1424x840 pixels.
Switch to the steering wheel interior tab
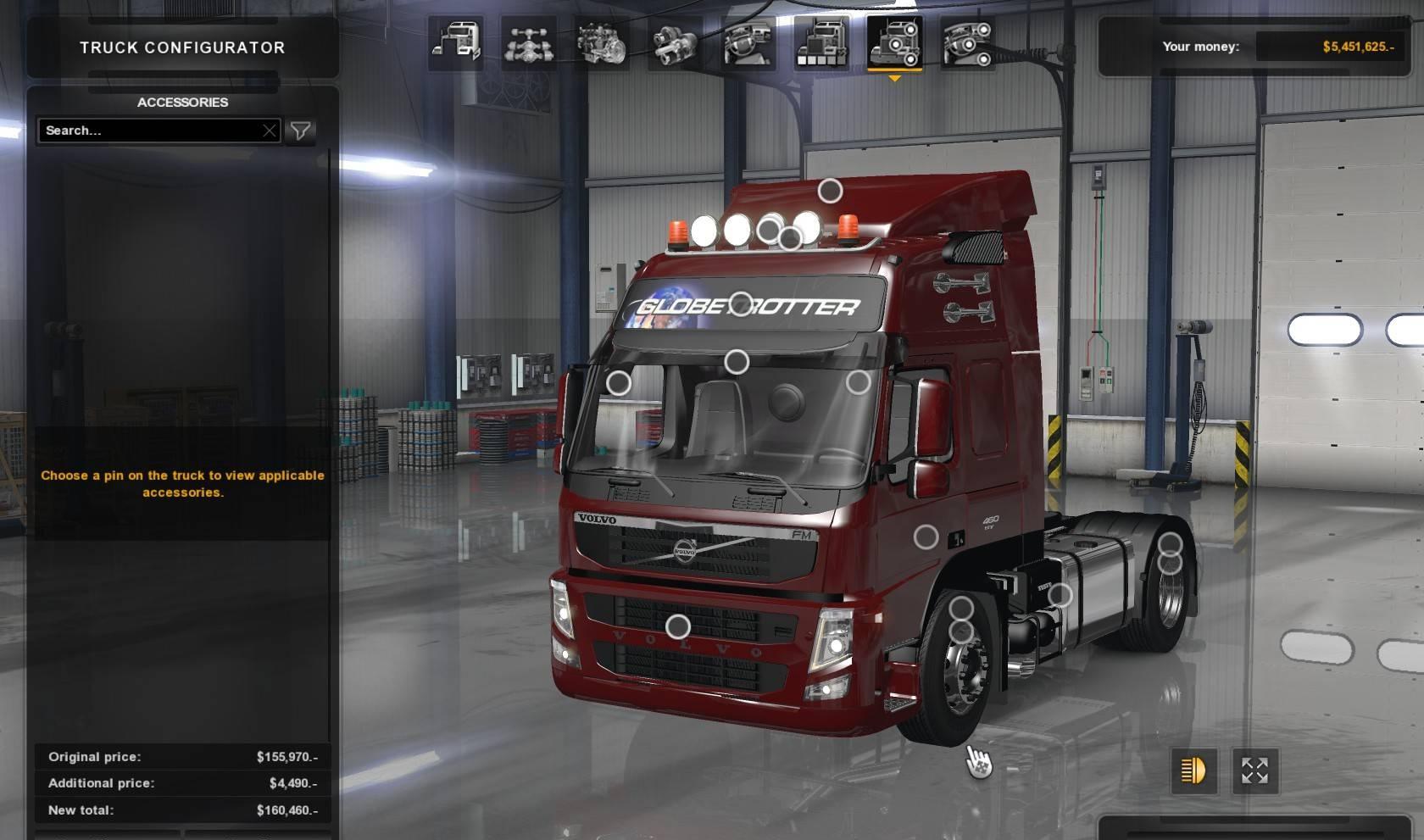tap(748, 42)
